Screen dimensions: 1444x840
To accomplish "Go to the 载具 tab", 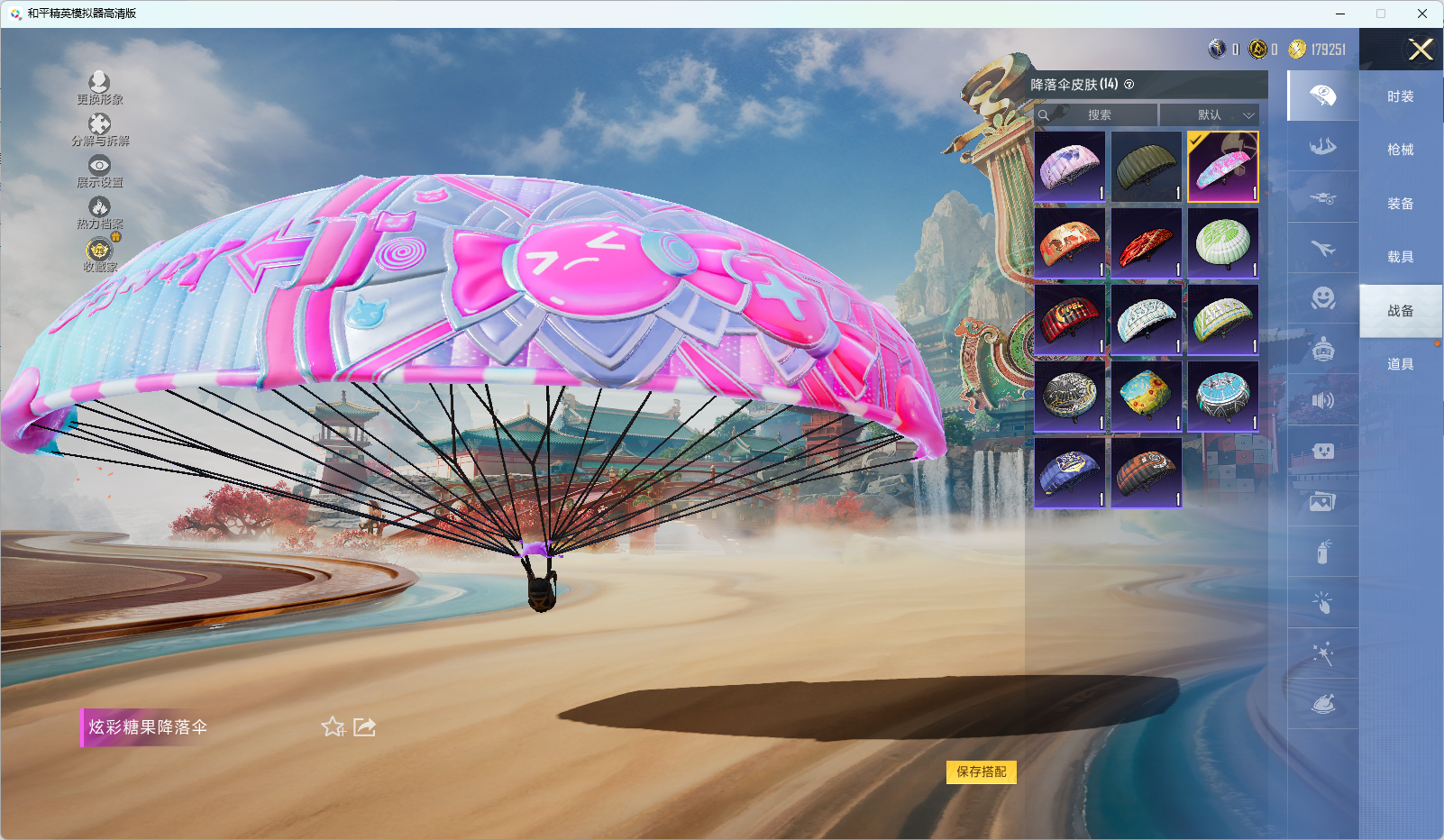I will click(1400, 257).
